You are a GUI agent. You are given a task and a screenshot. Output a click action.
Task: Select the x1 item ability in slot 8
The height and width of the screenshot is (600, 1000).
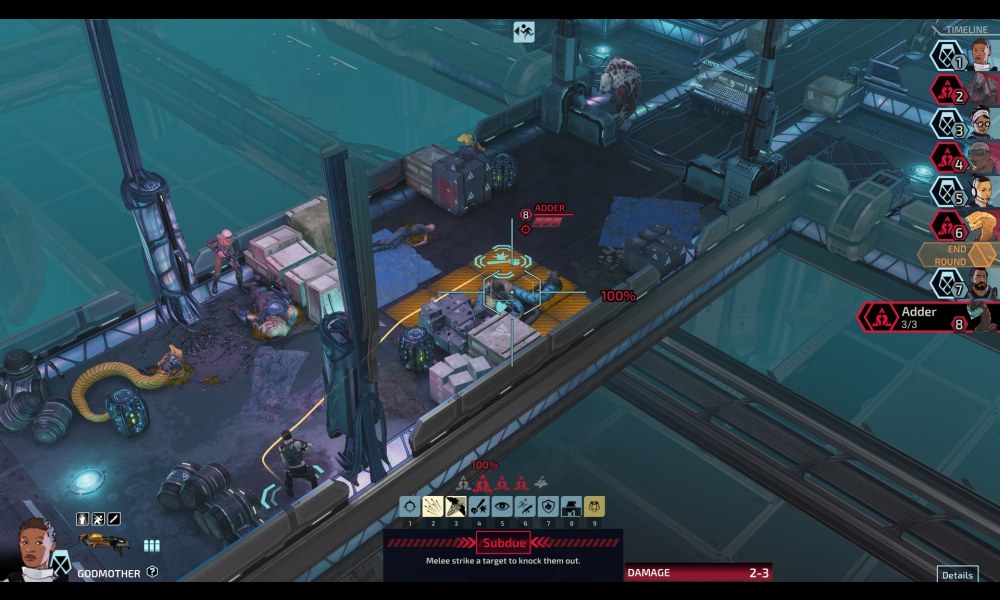point(571,507)
